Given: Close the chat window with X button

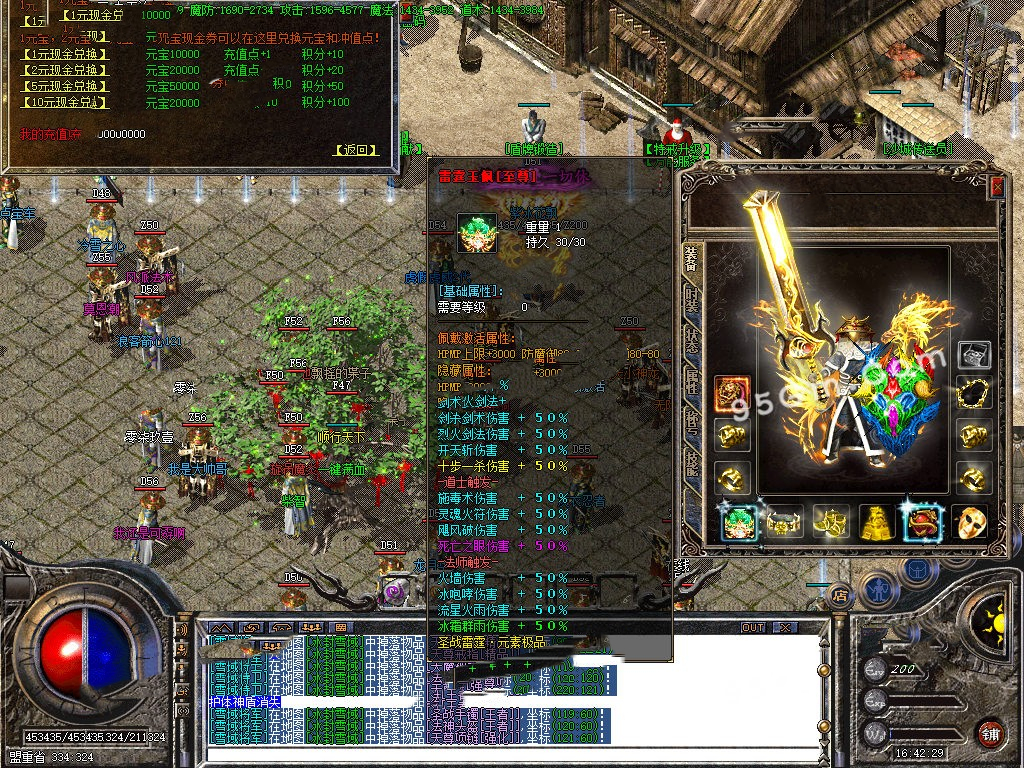Looking at the screenshot, I should point(786,628).
